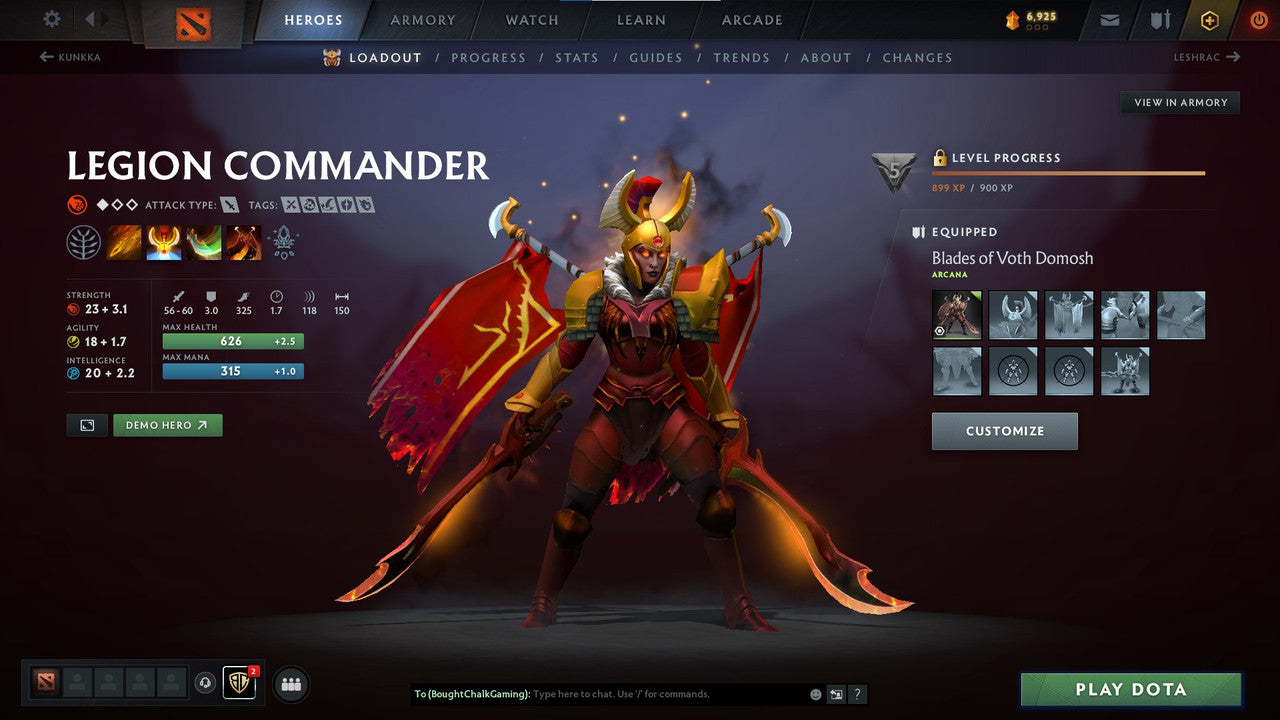Open the party groups icon near chat

290,684
